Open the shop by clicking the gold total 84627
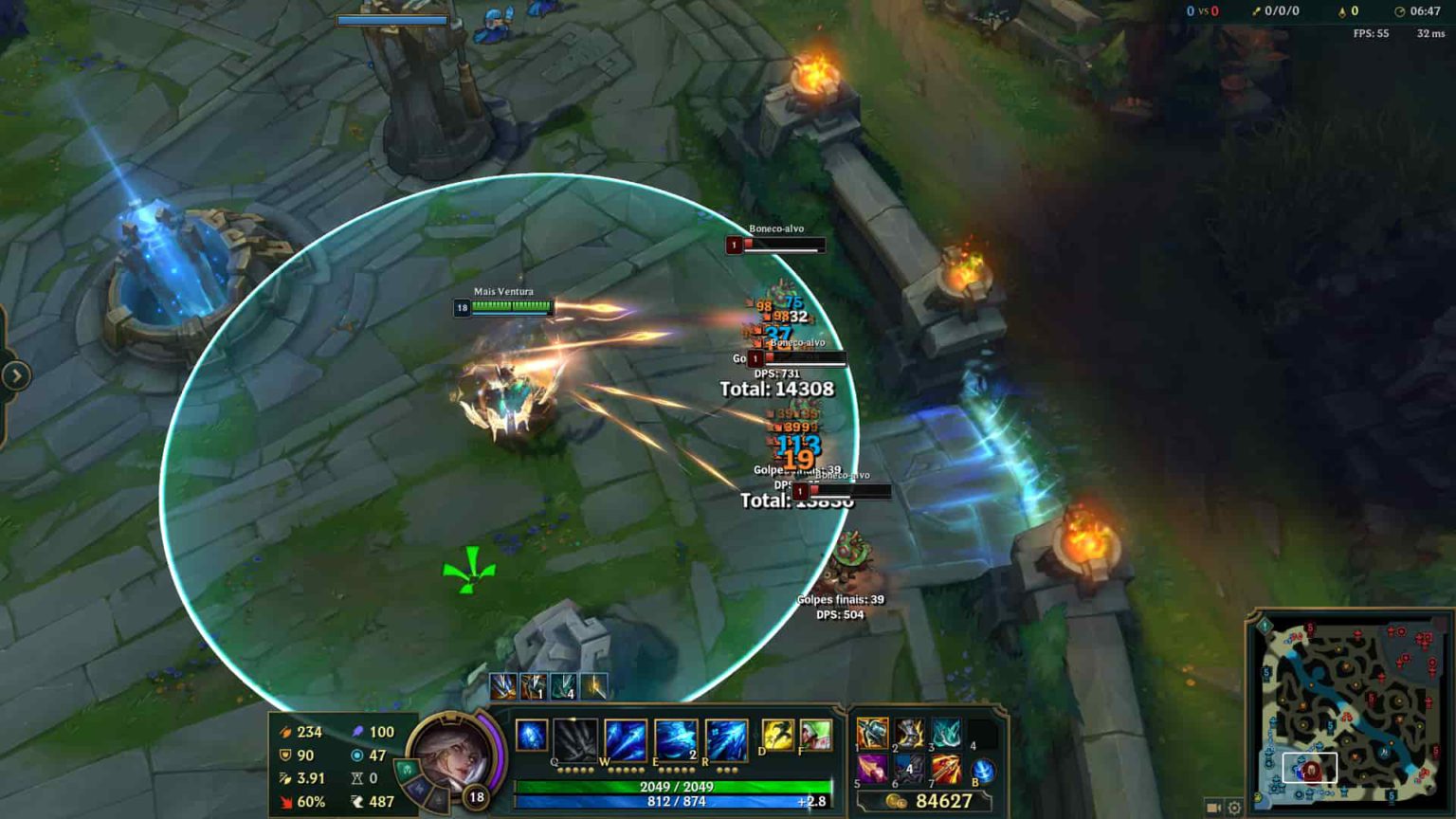 click(944, 799)
